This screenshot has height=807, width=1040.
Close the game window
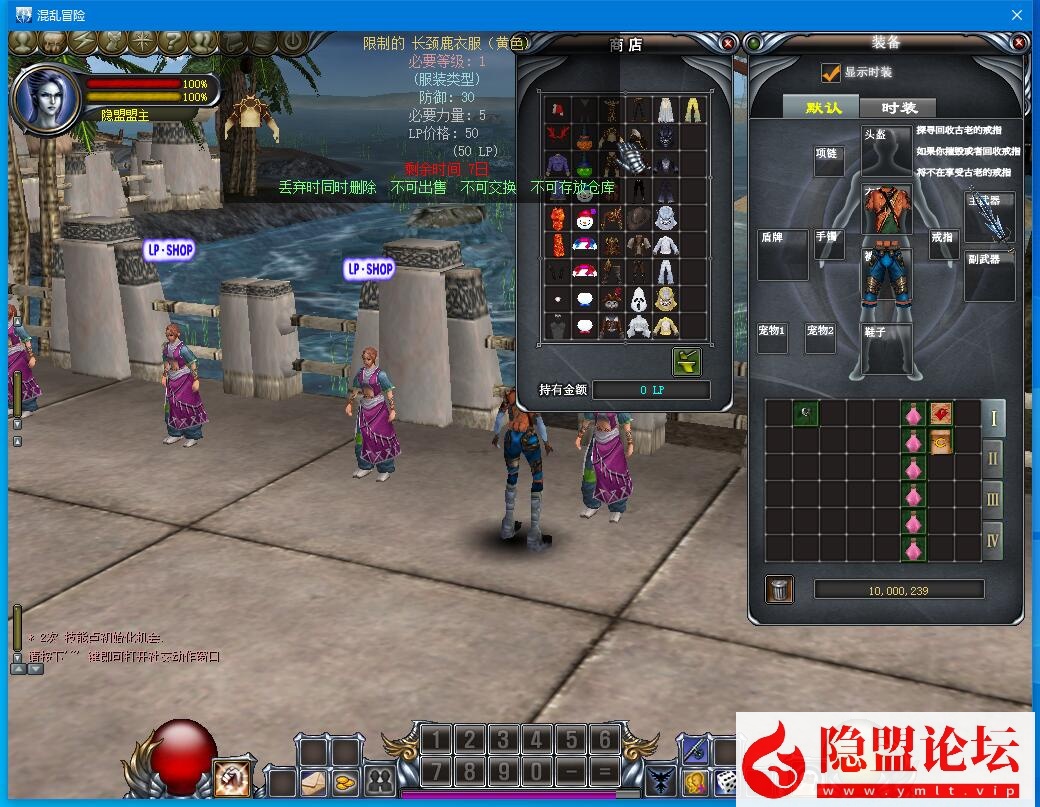[1017, 15]
